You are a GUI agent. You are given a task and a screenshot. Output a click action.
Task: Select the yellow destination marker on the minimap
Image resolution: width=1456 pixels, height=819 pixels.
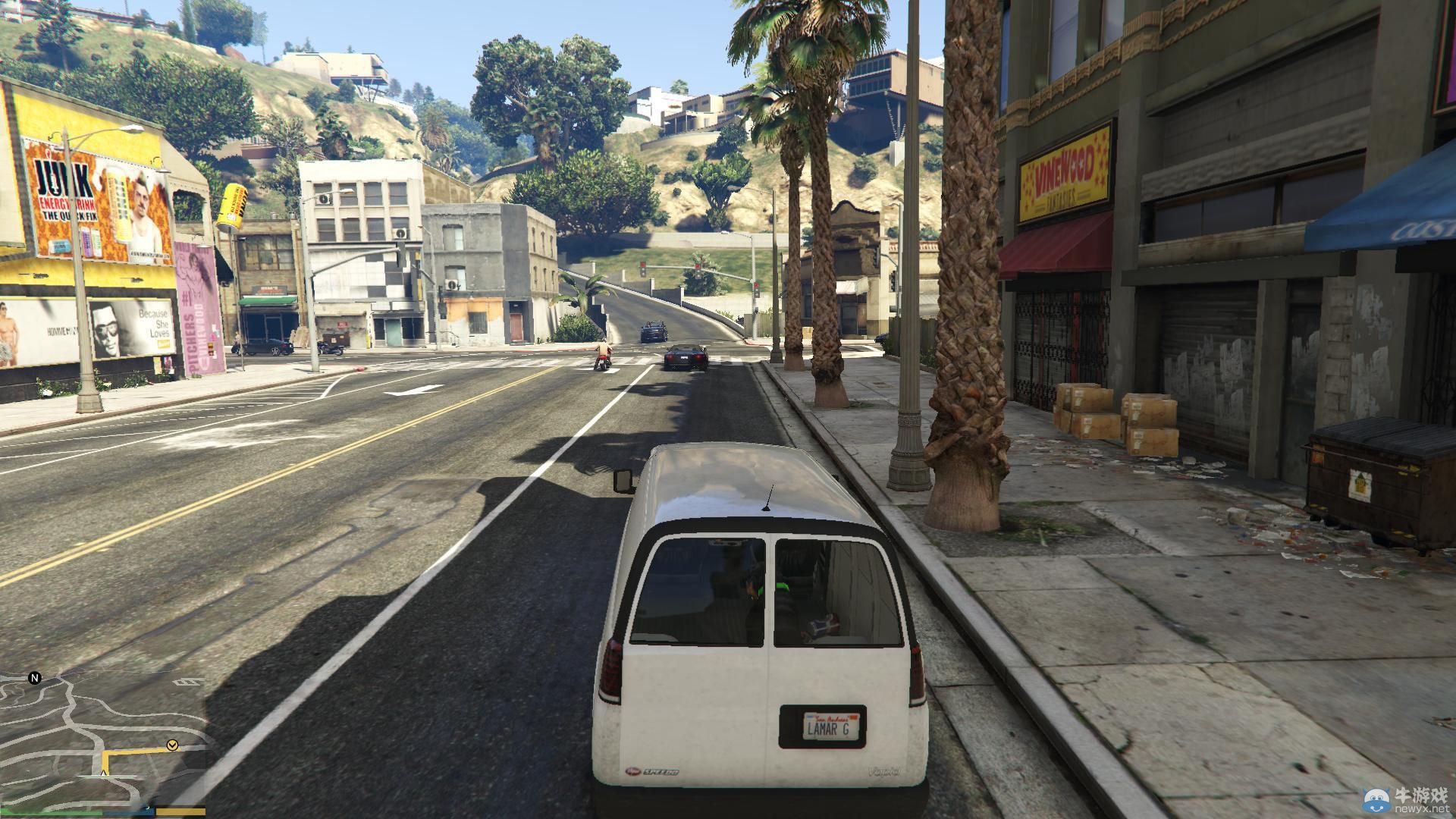point(172,745)
